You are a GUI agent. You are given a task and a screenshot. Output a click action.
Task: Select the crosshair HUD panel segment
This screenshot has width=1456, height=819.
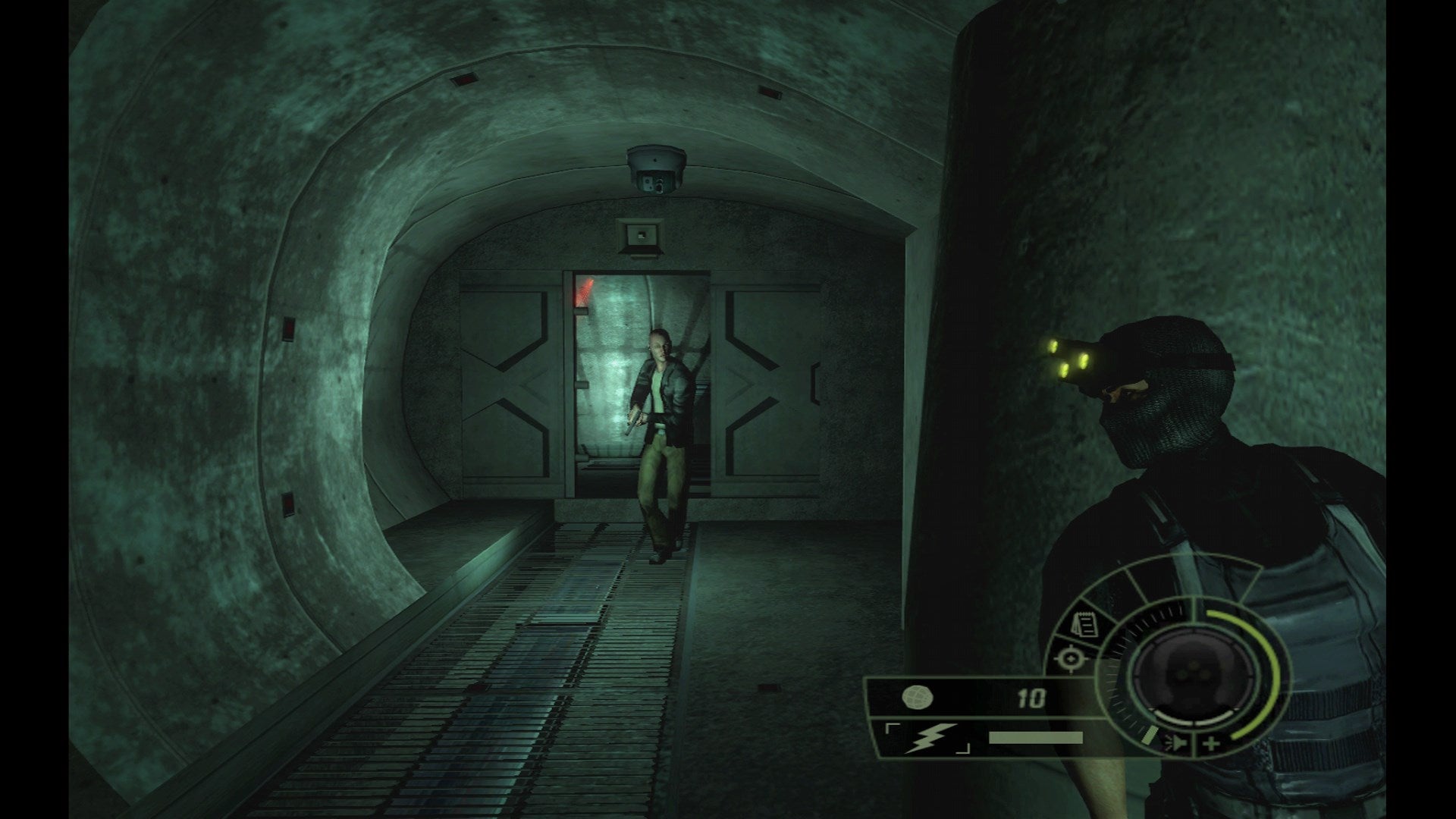point(1071,657)
